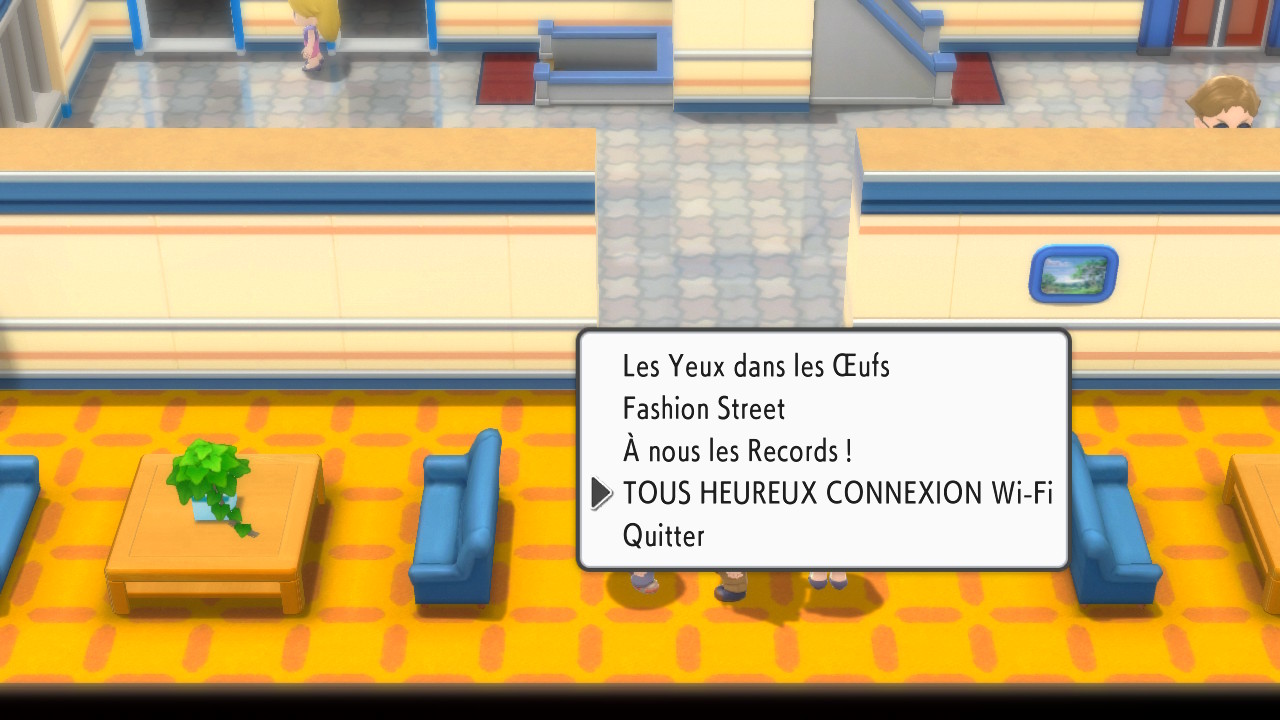Select Les Yeux dans les Œufs

(x=756, y=366)
